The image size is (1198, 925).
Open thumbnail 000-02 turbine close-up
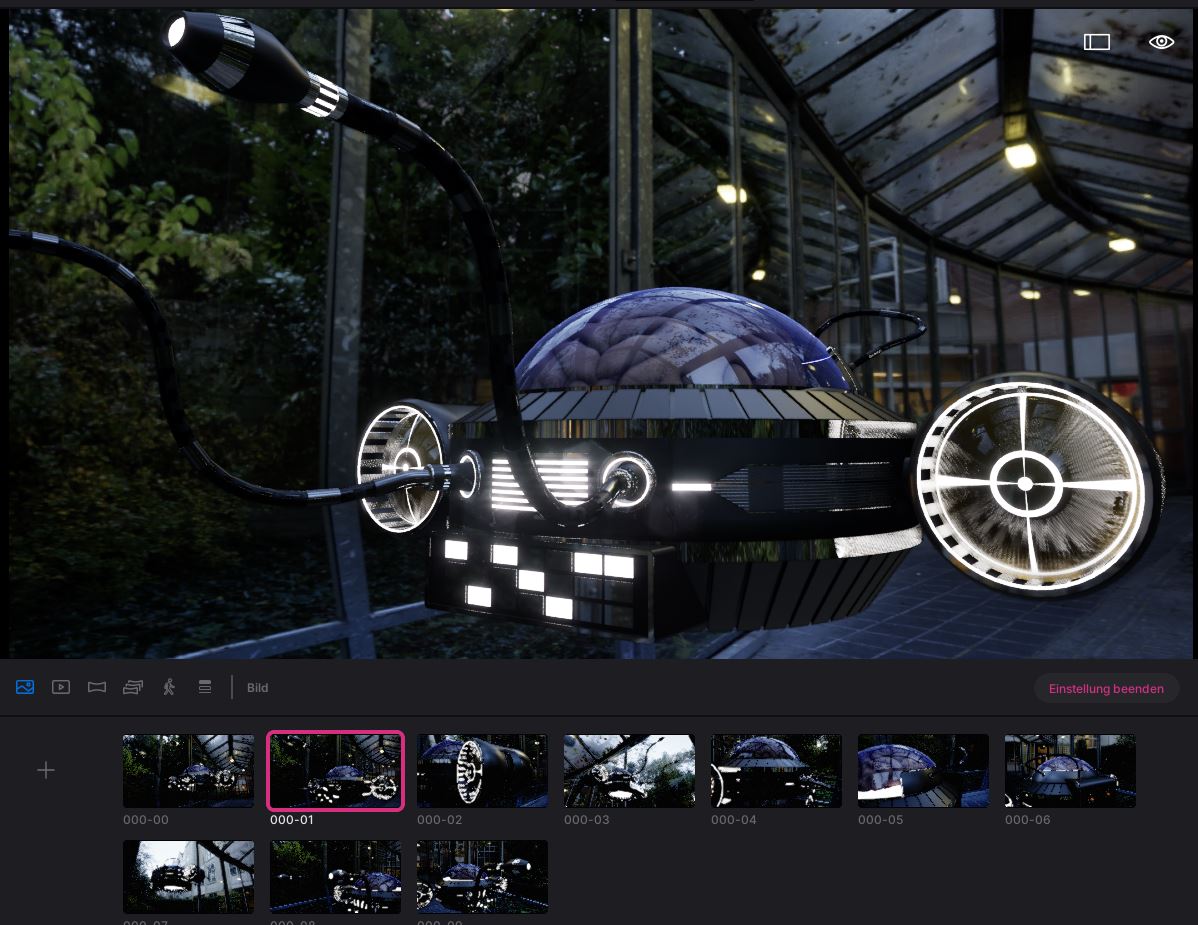pos(482,771)
